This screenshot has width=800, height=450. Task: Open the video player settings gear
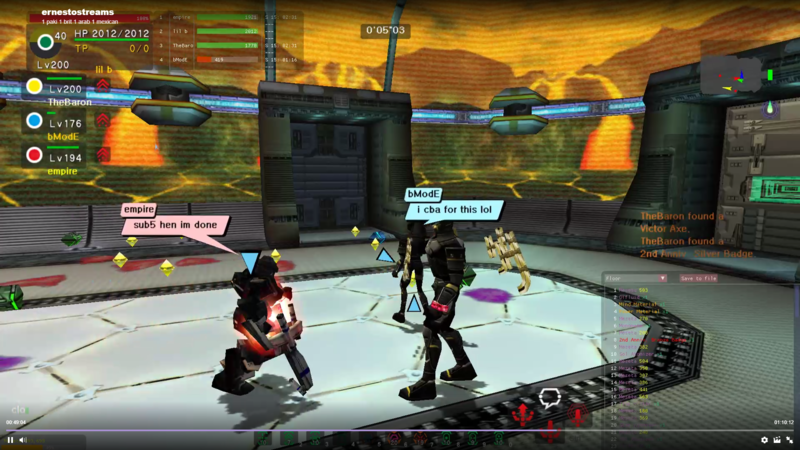click(765, 440)
